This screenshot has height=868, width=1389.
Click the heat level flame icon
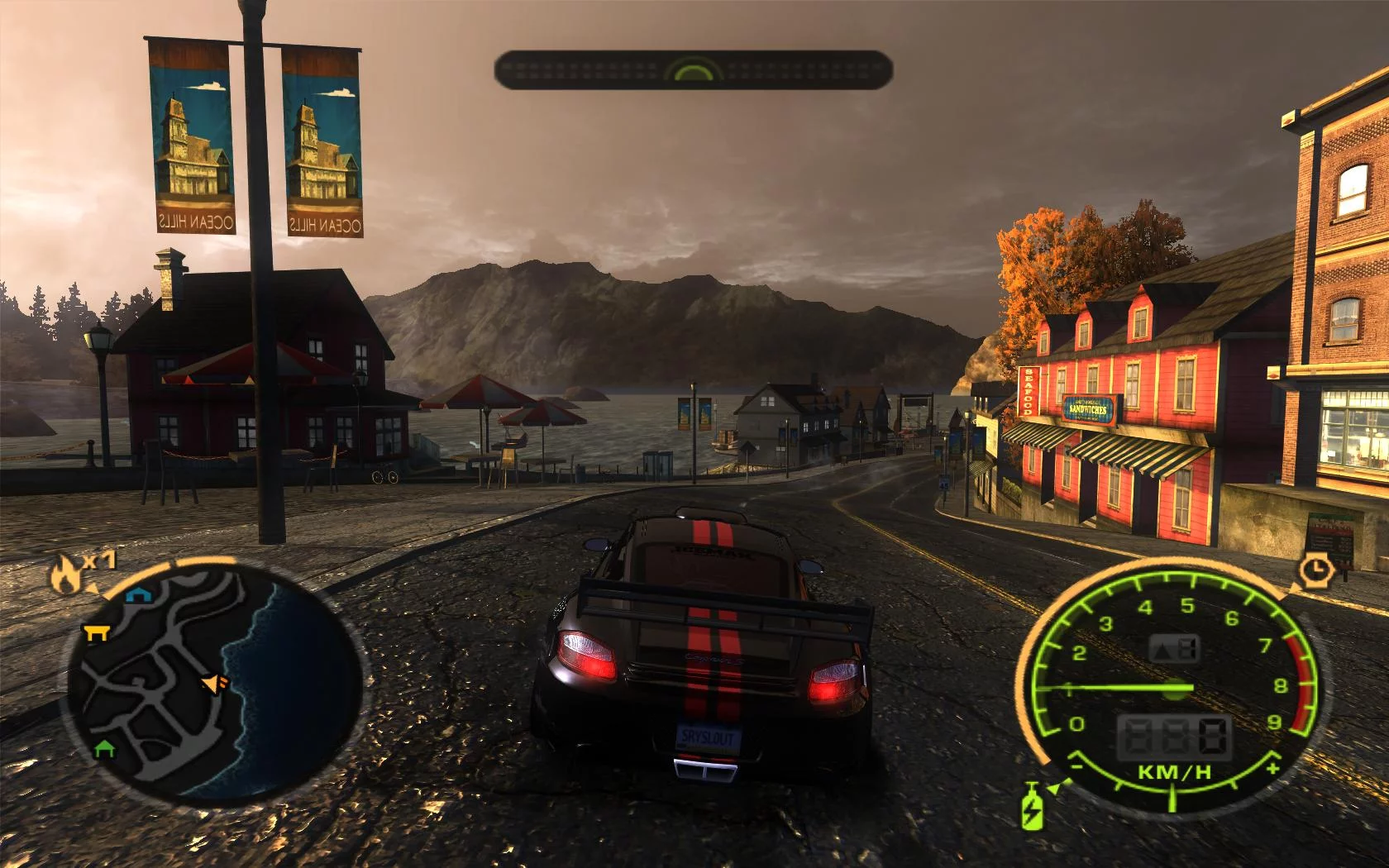point(65,574)
